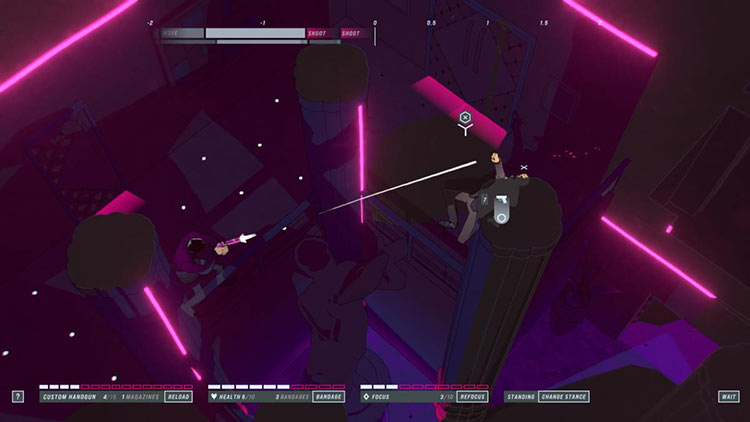Select the Wait action
This screenshot has width=750, height=422.
coord(728,397)
